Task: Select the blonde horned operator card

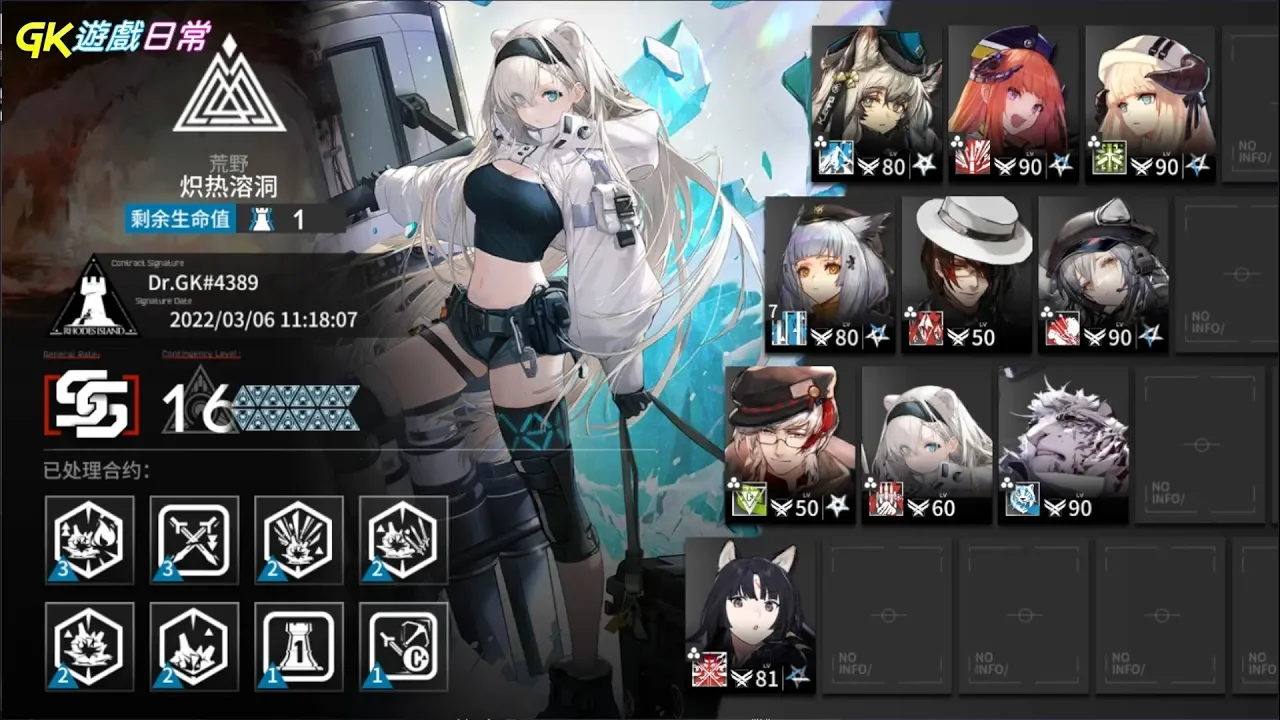Action: click(1148, 103)
